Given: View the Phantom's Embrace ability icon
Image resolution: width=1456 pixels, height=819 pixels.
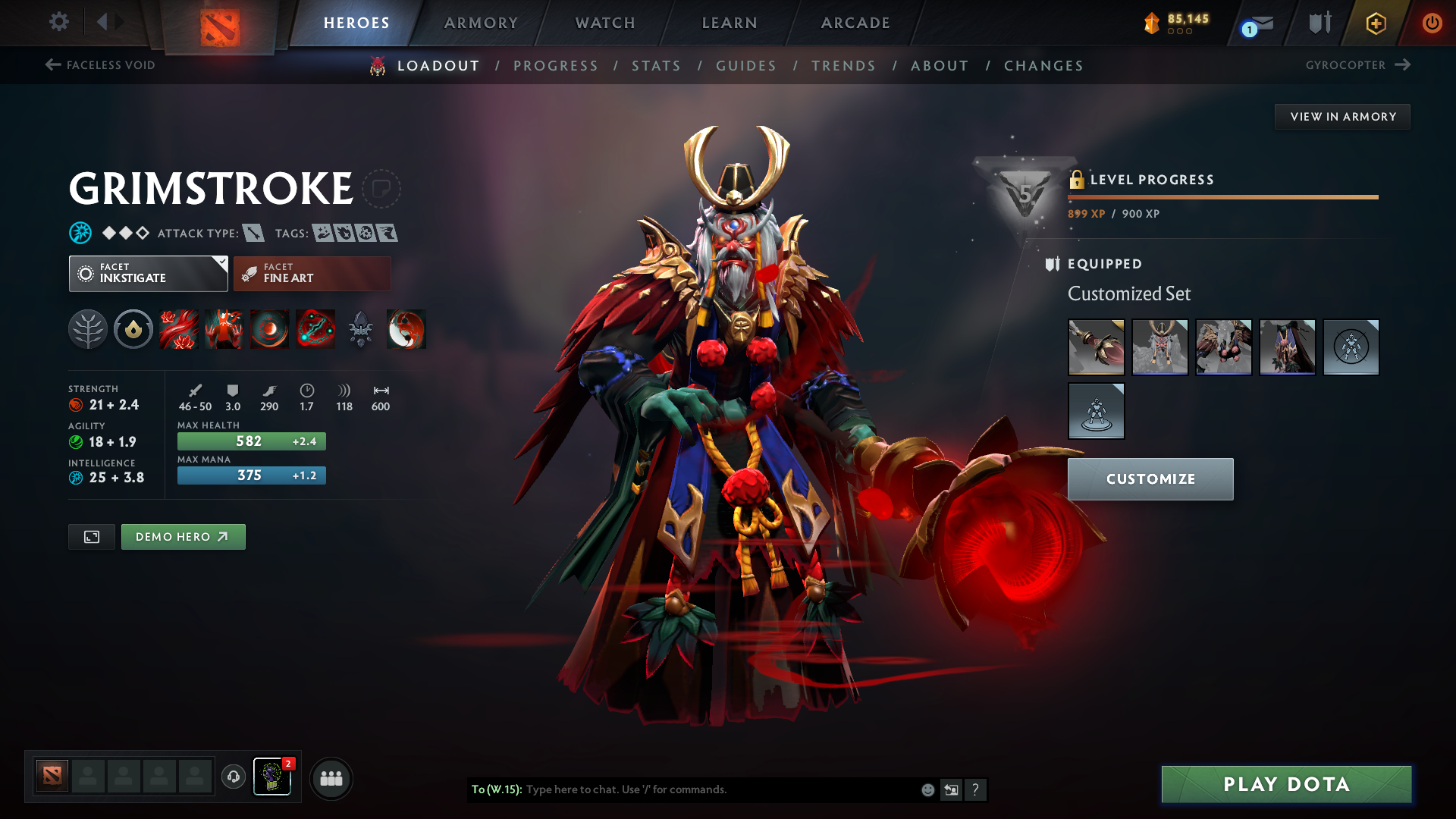Looking at the screenshot, I should (224, 329).
